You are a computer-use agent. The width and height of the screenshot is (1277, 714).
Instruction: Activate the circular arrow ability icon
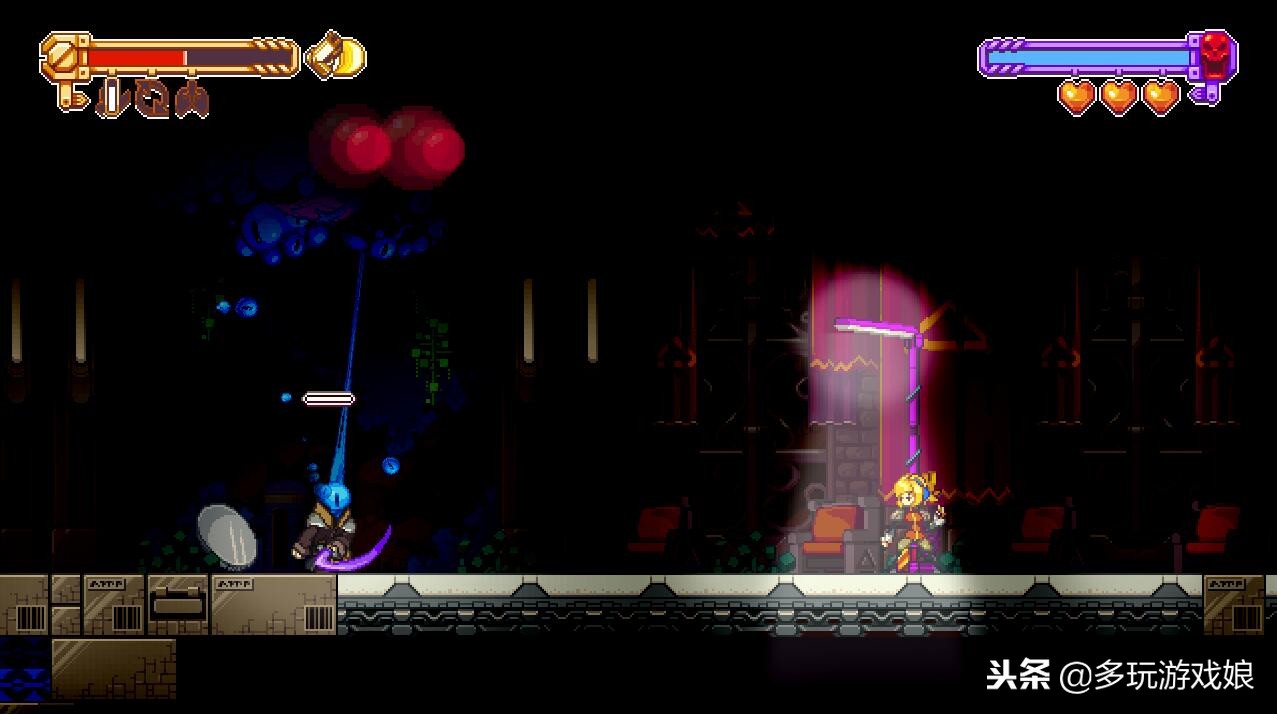153,99
